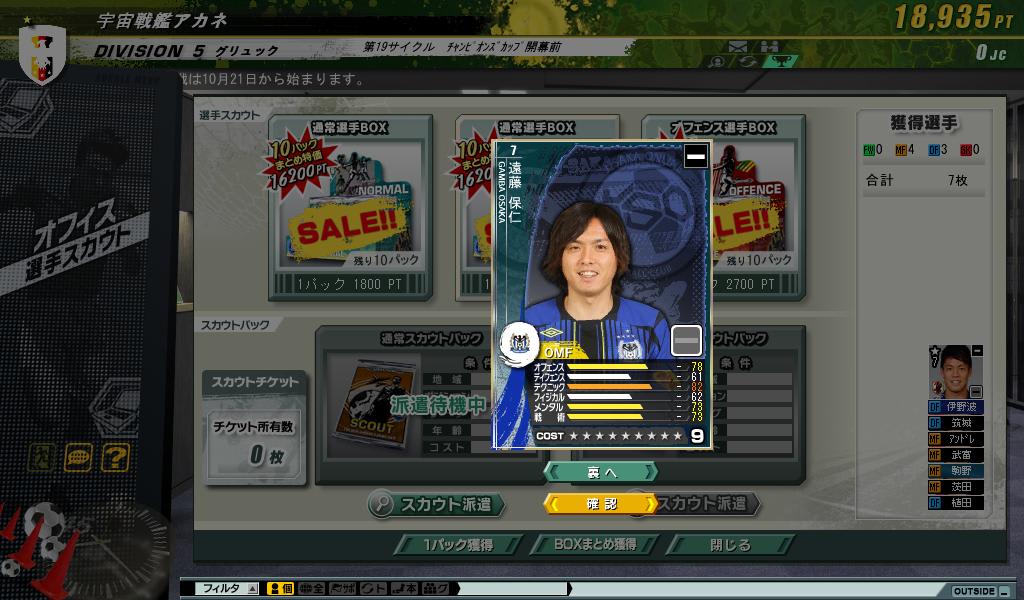
Task: Get one pack with 1パック獲得
Action: tap(457, 545)
